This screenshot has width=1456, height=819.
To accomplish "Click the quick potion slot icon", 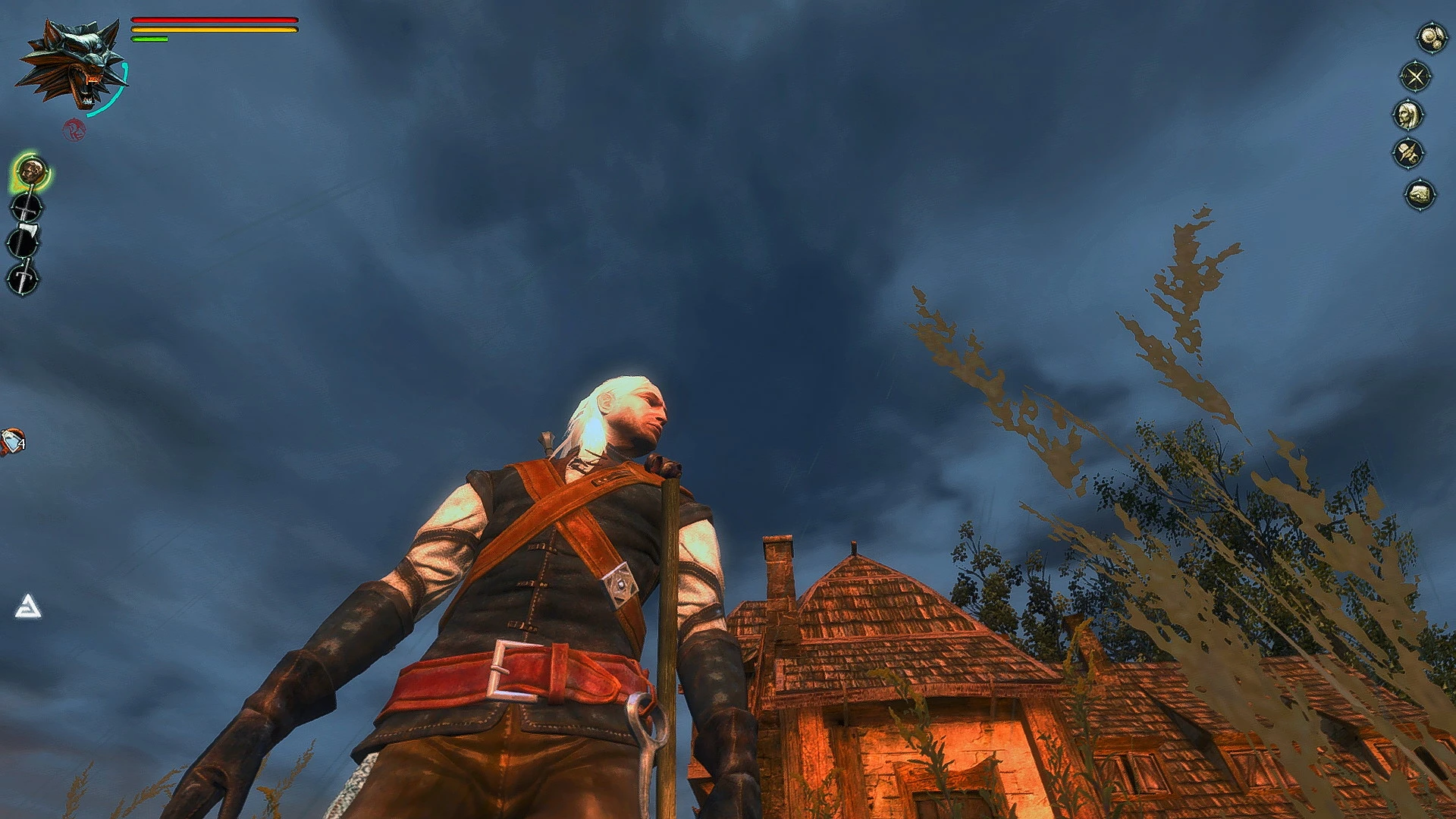I will pyautogui.click(x=11, y=440).
